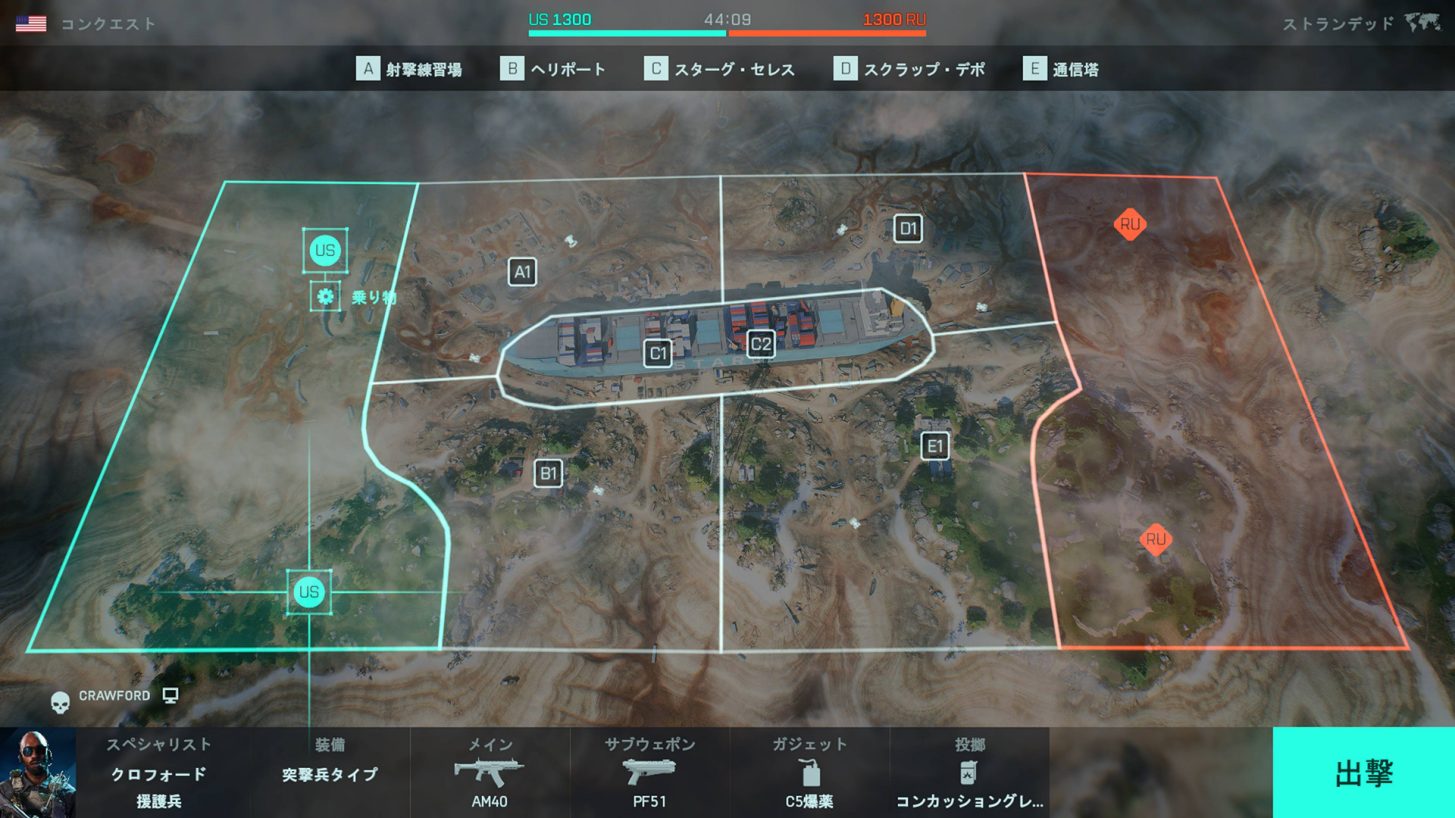Select the E 通信塔 objective label
Viewport: 1455px width, 818px height.
click(x=1061, y=69)
